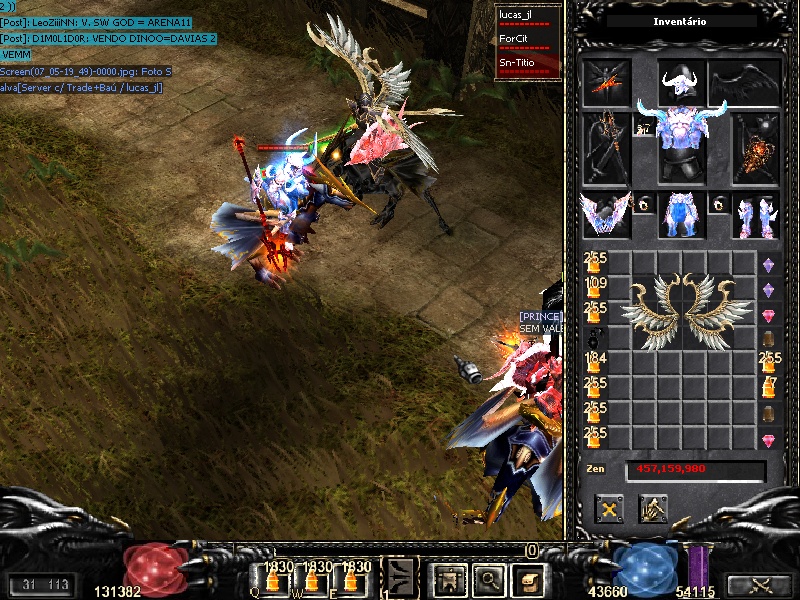
Task: Select the equipped pet slot with the orange bolt
Action: tap(607, 81)
